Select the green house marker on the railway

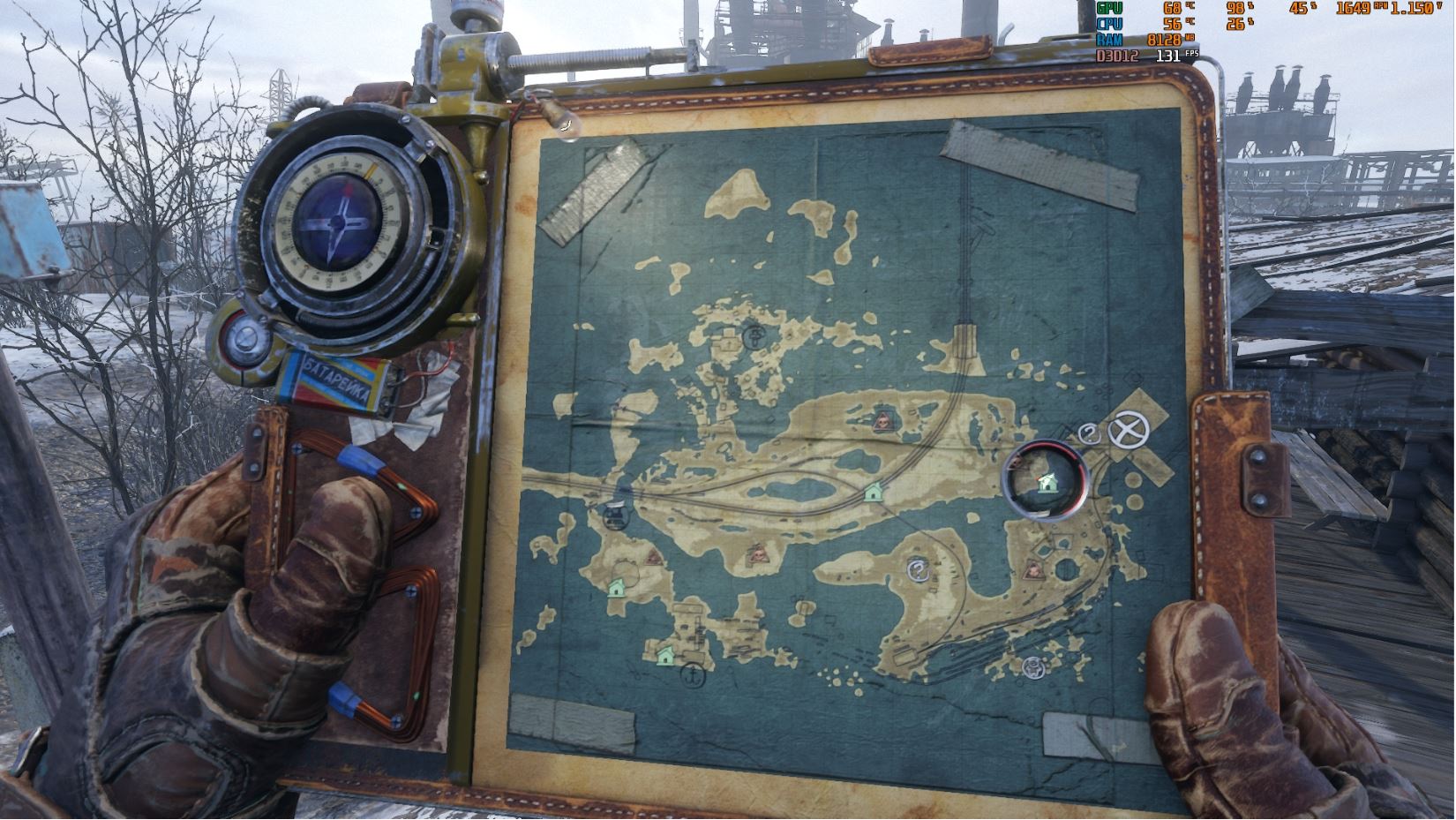click(x=874, y=491)
